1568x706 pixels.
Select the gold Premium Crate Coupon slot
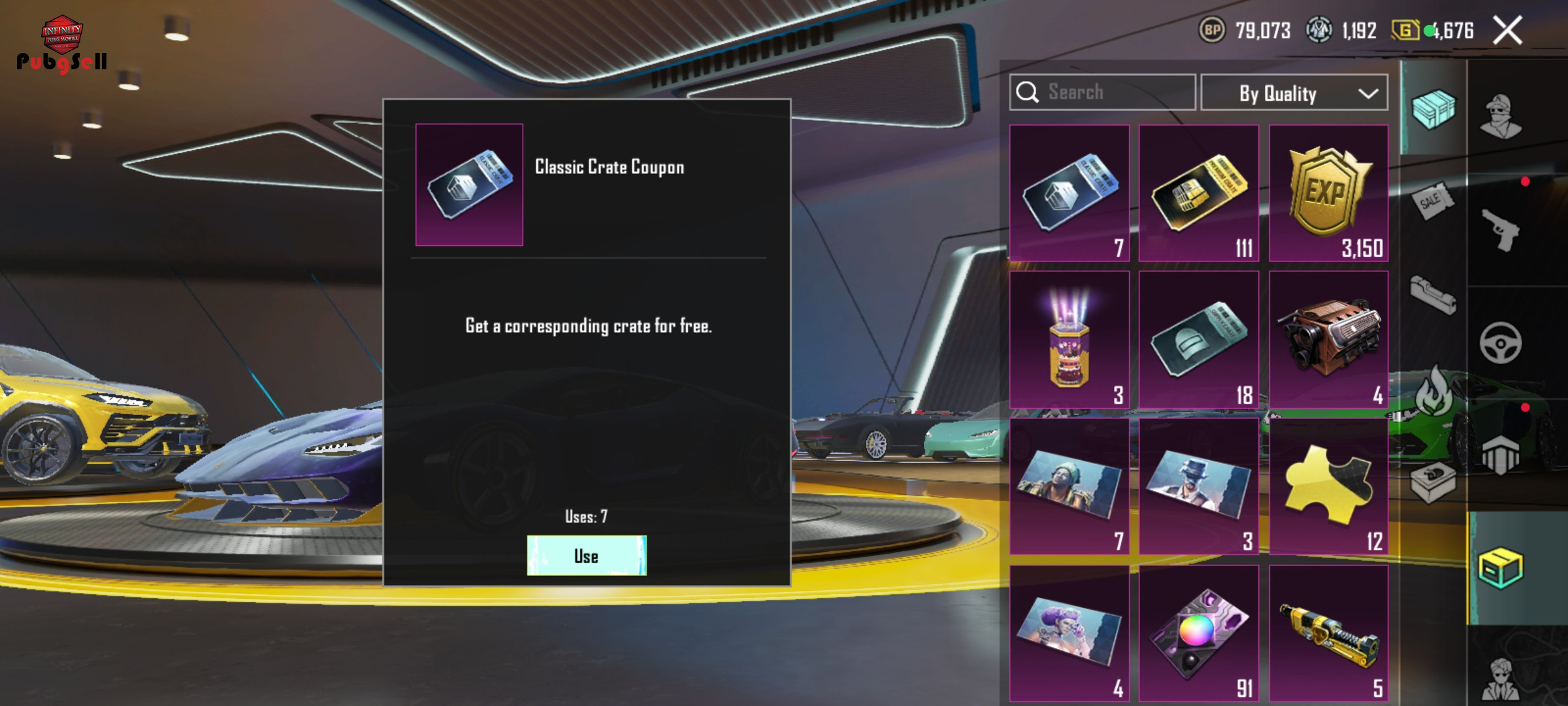click(x=1199, y=193)
